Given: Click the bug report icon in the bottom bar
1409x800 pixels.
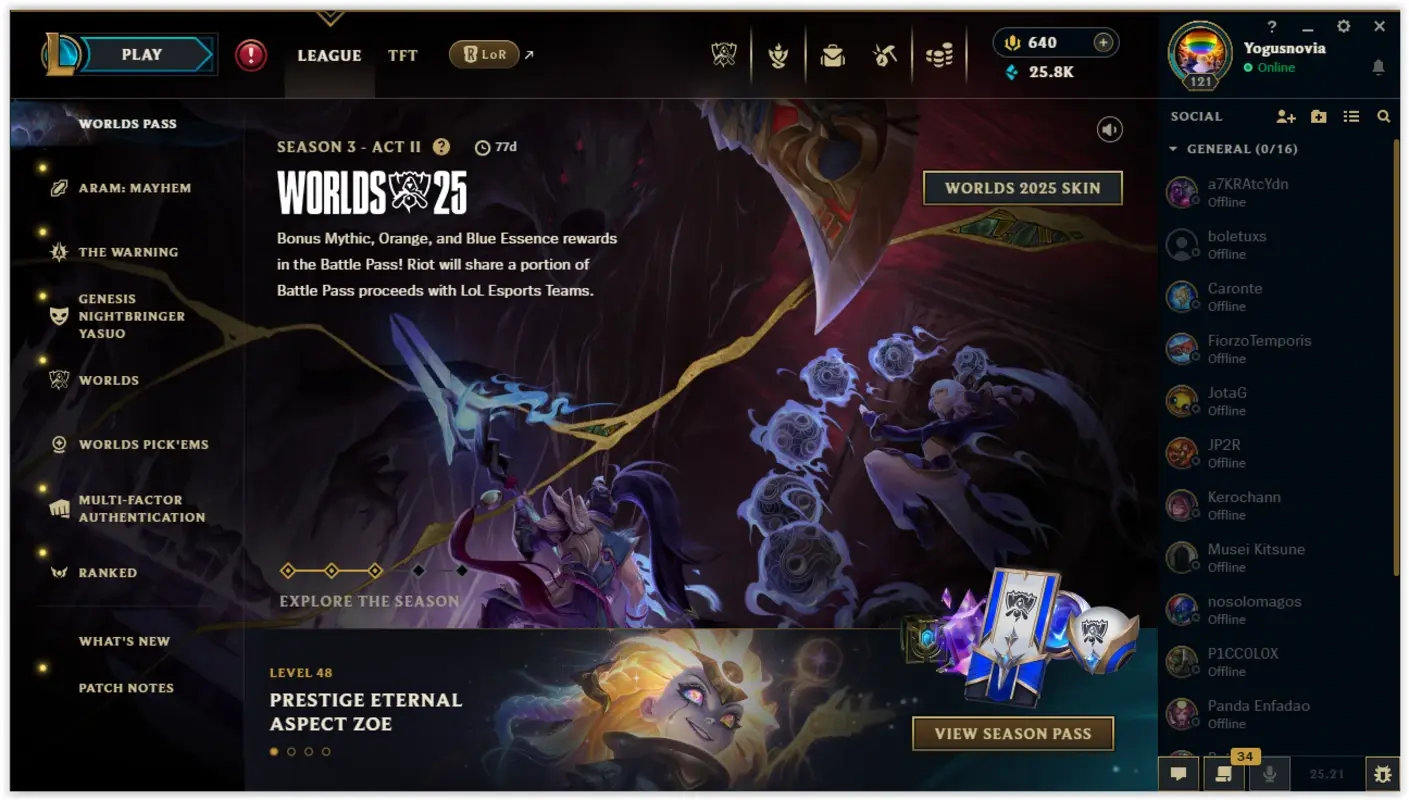Looking at the screenshot, I should [x=1383, y=773].
